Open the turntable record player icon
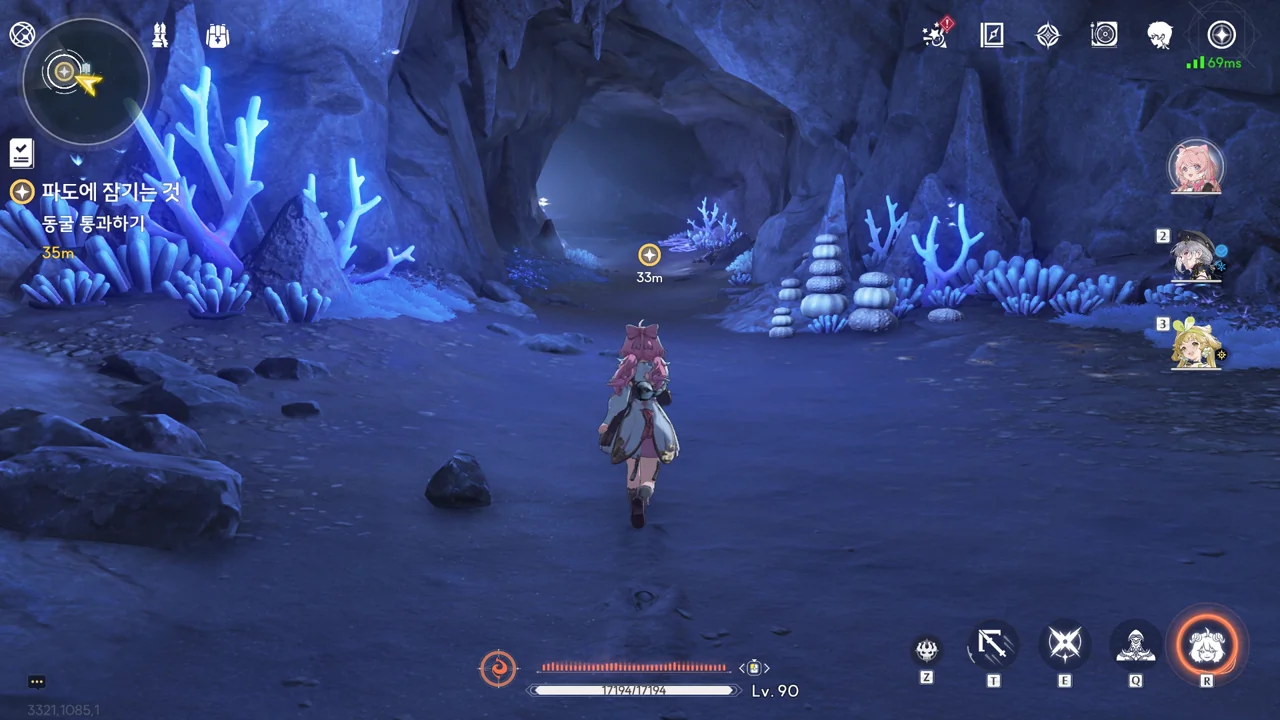Image resolution: width=1280 pixels, height=720 pixels. click(1104, 35)
